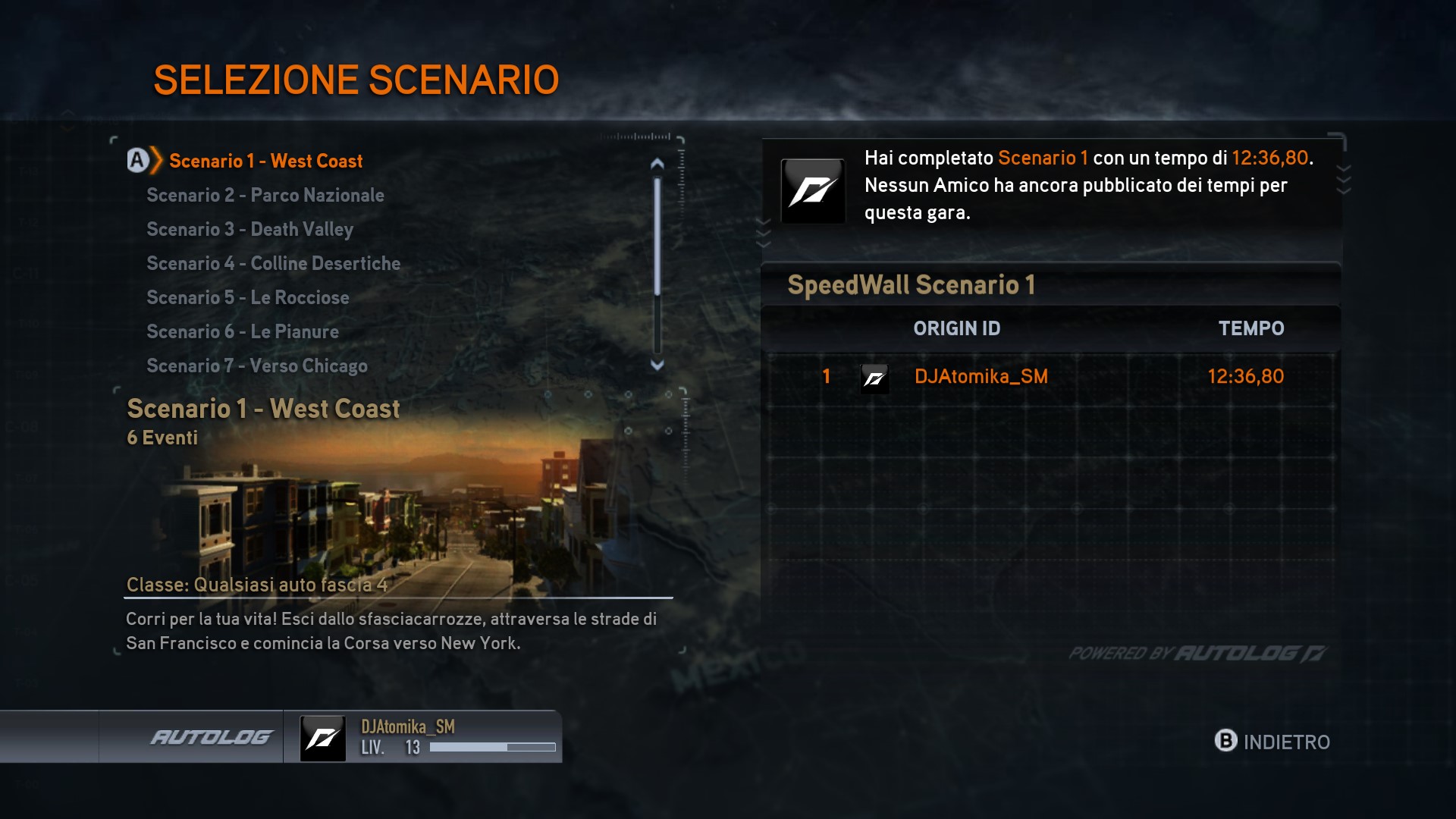Pick Scenario 3 - Death Valley
1456x819 pixels.
[x=250, y=230]
